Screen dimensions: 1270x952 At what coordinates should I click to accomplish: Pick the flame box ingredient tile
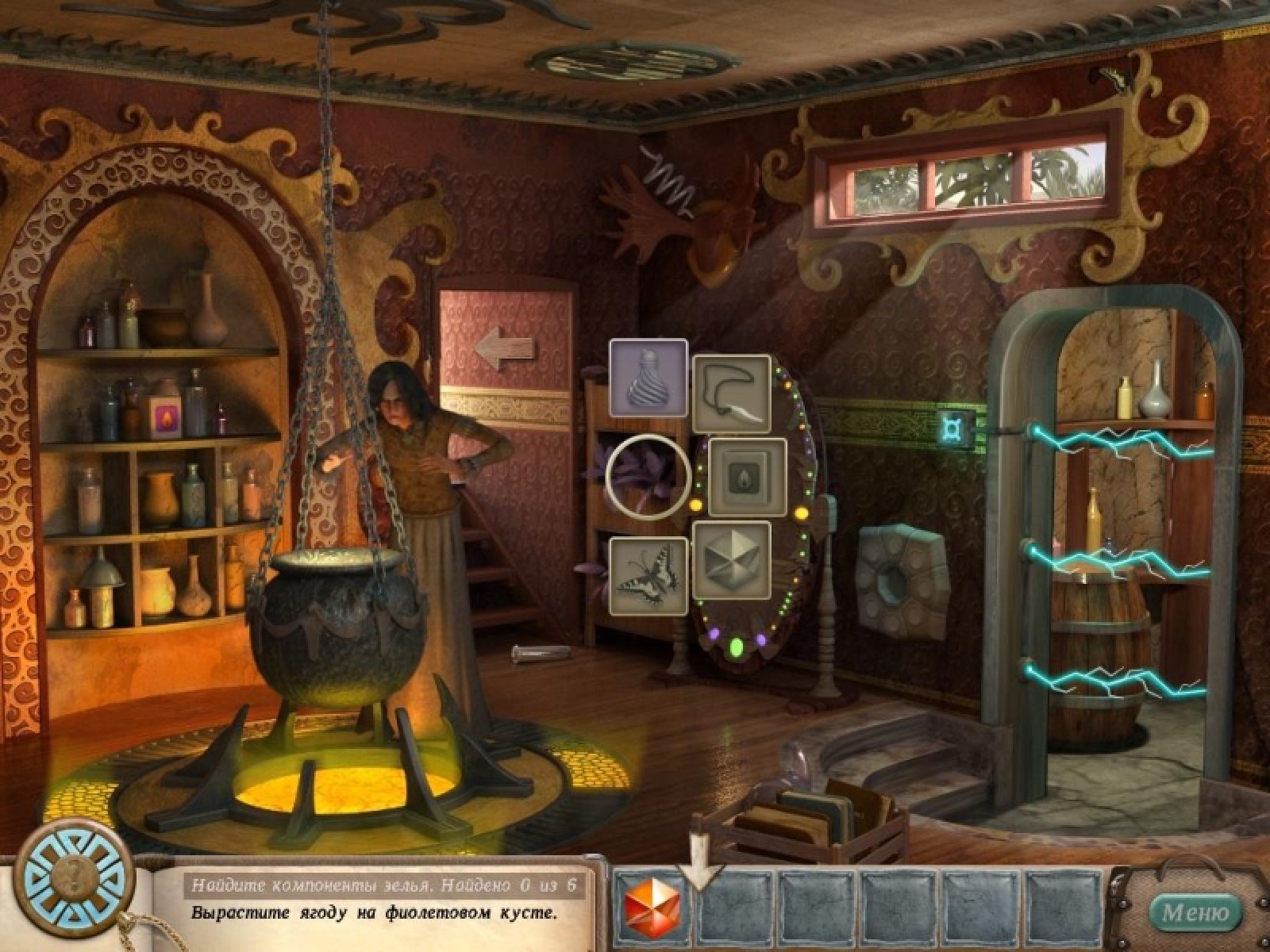[x=747, y=478]
